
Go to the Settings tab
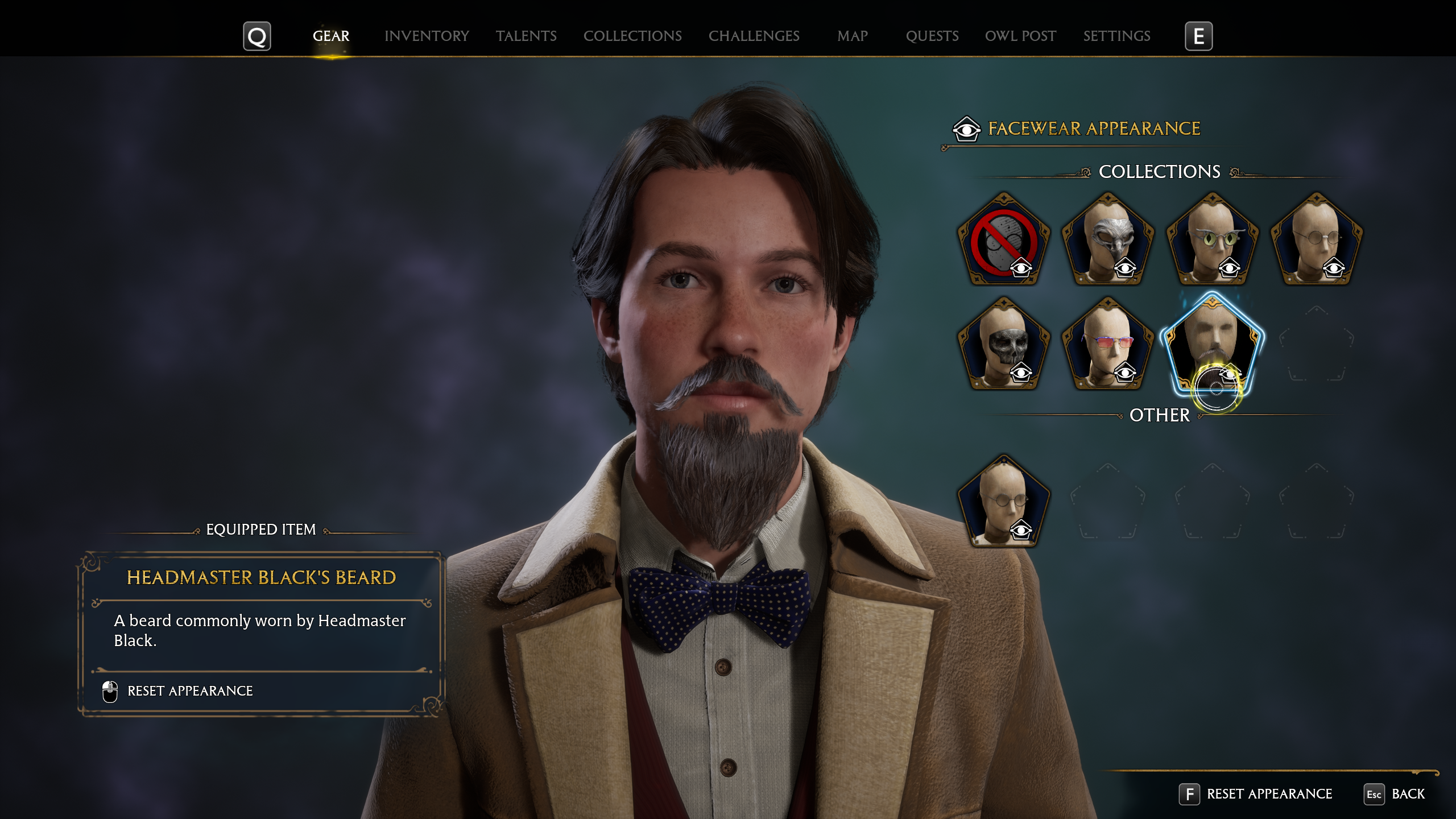coord(1116,36)
